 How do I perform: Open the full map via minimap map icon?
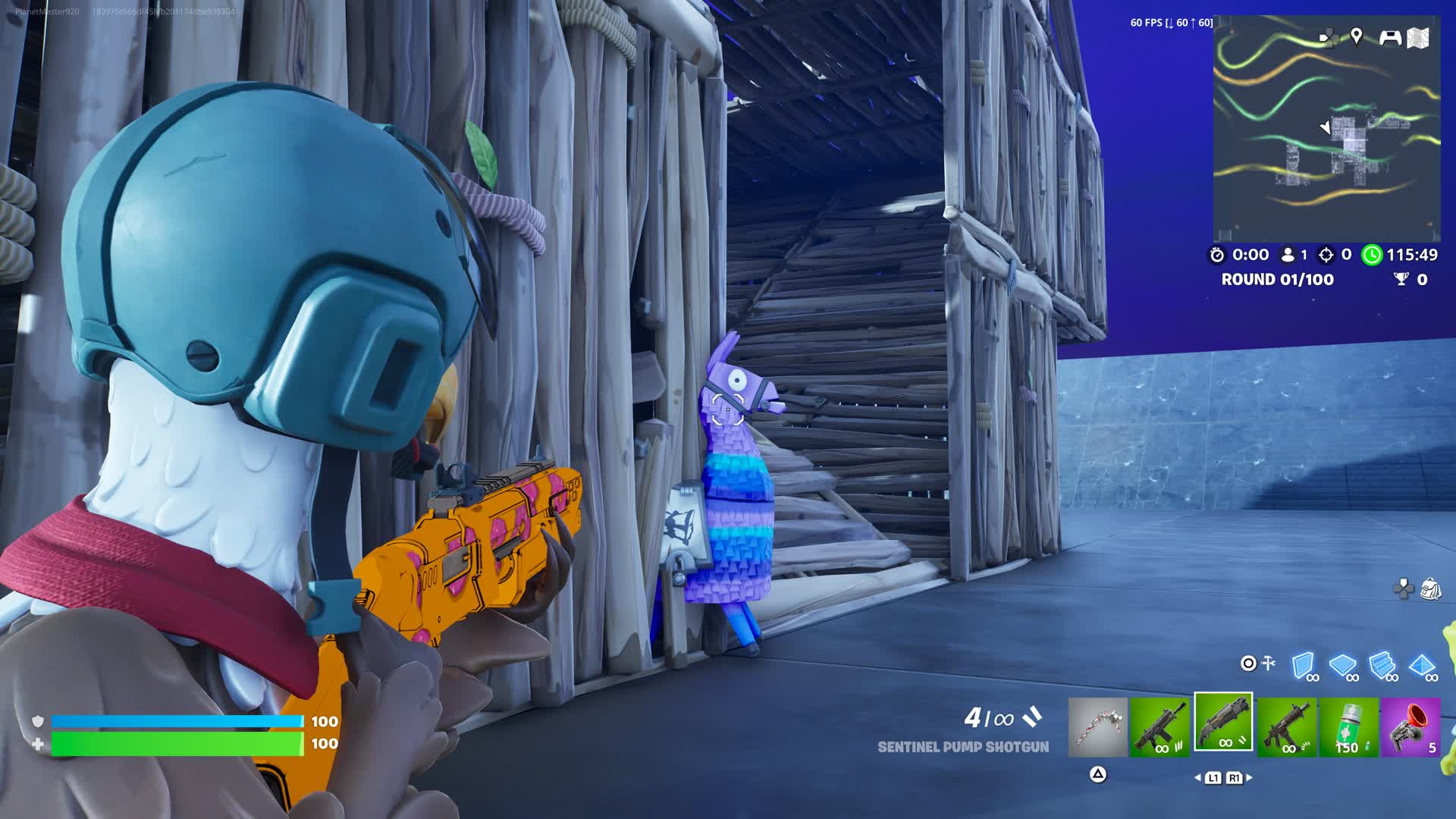pyautogui.click(x=1417, y=36)
